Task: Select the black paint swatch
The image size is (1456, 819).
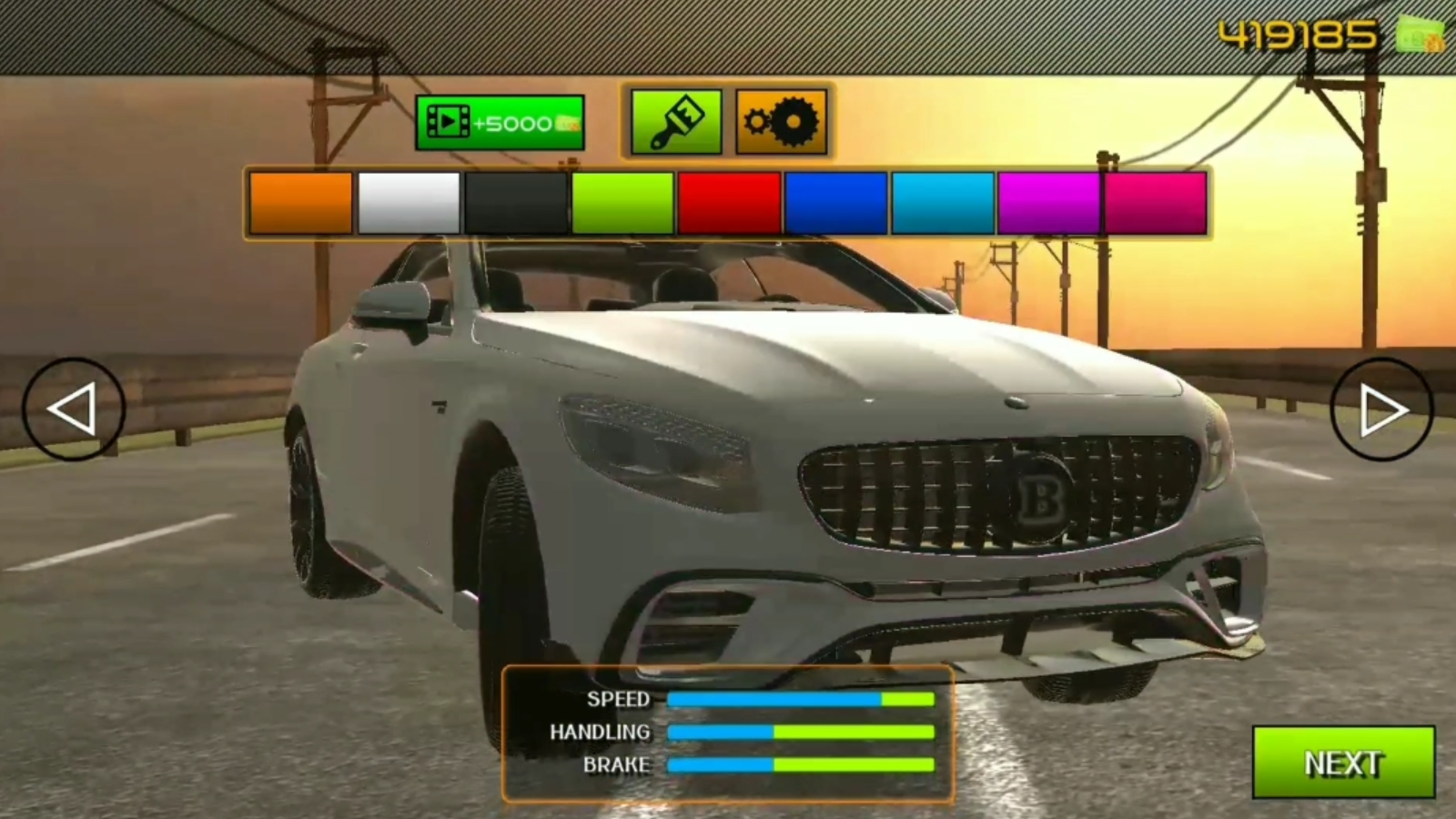Action: pyautogui.click(x=514, y=201)
